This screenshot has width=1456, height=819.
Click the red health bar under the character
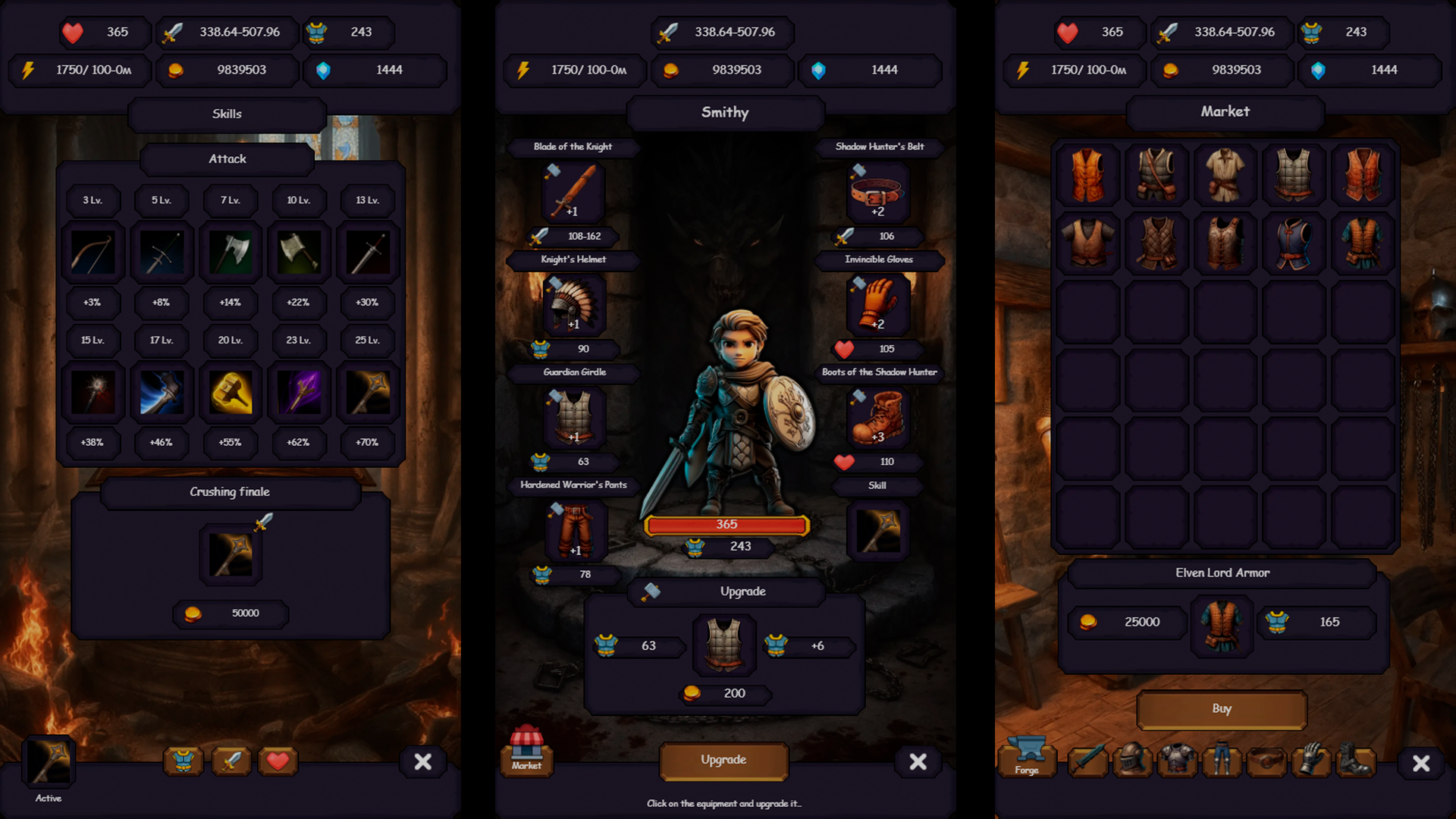click(726, 524)
